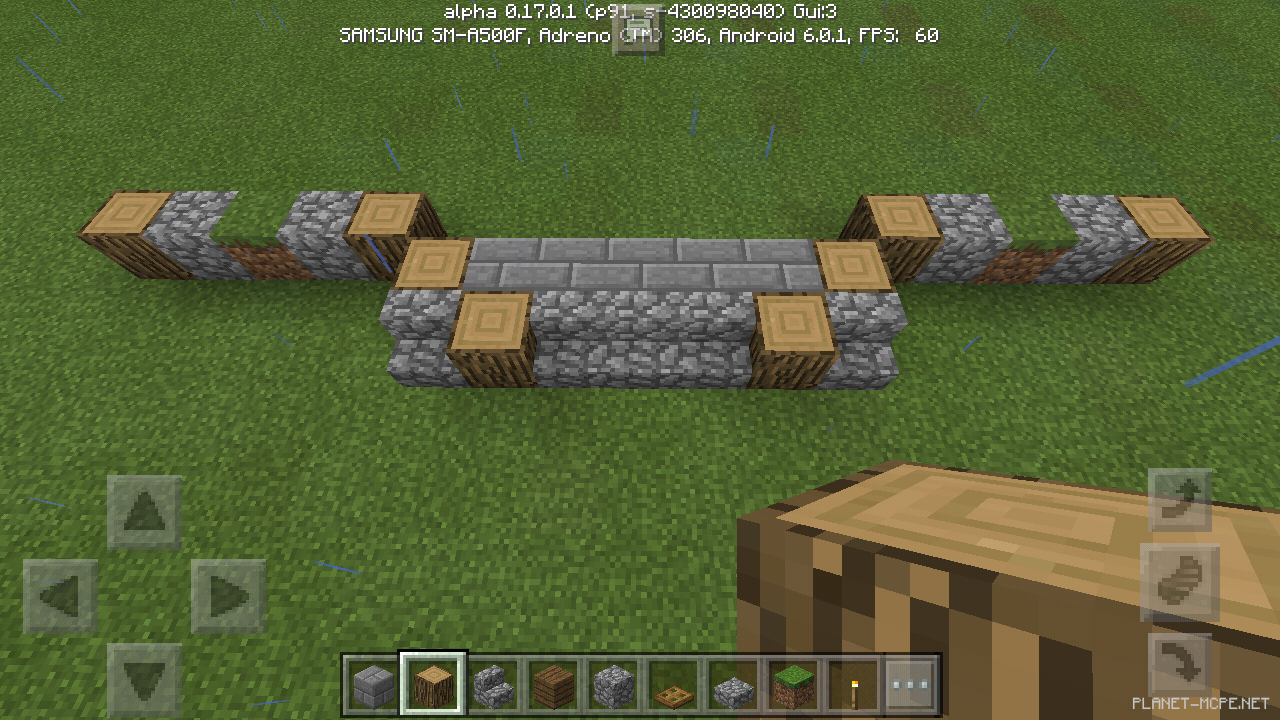
Task: Select the stone bricks in the hotbar
Action: (x=372, y=684)
